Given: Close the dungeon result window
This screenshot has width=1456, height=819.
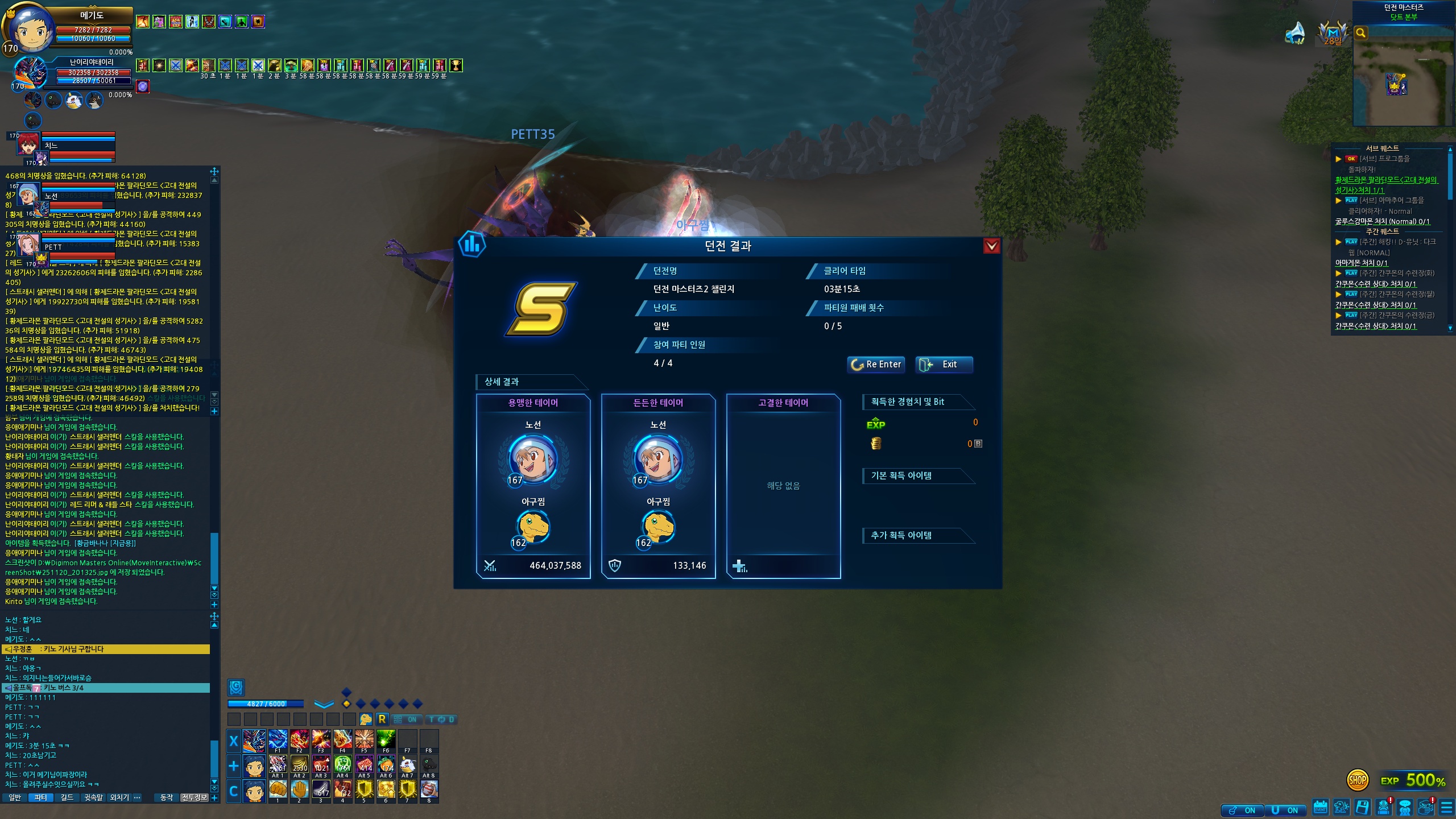Looking at the screenshot, I should click(991, 246).
